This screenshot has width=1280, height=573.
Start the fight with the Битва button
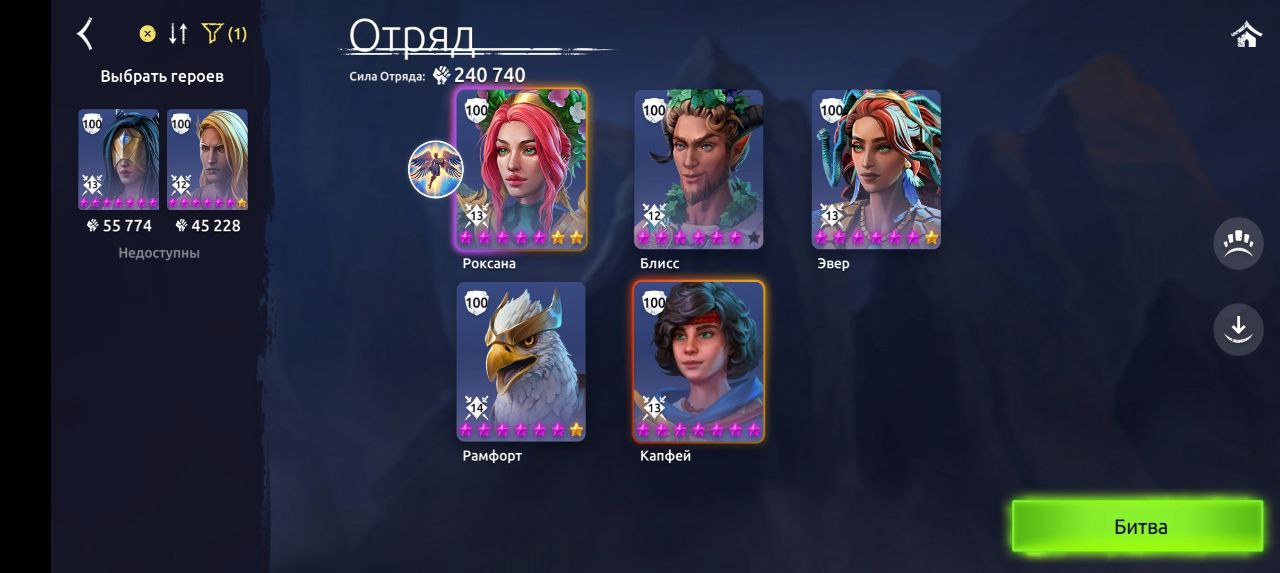click(1138, 527)
